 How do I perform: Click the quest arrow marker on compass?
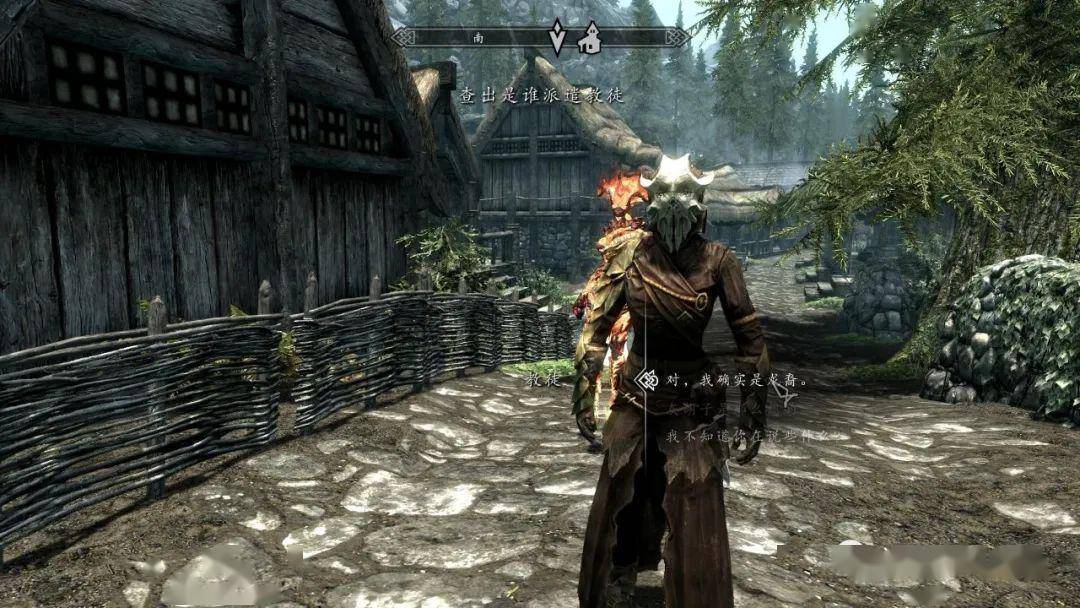click(x=558, y=38)
